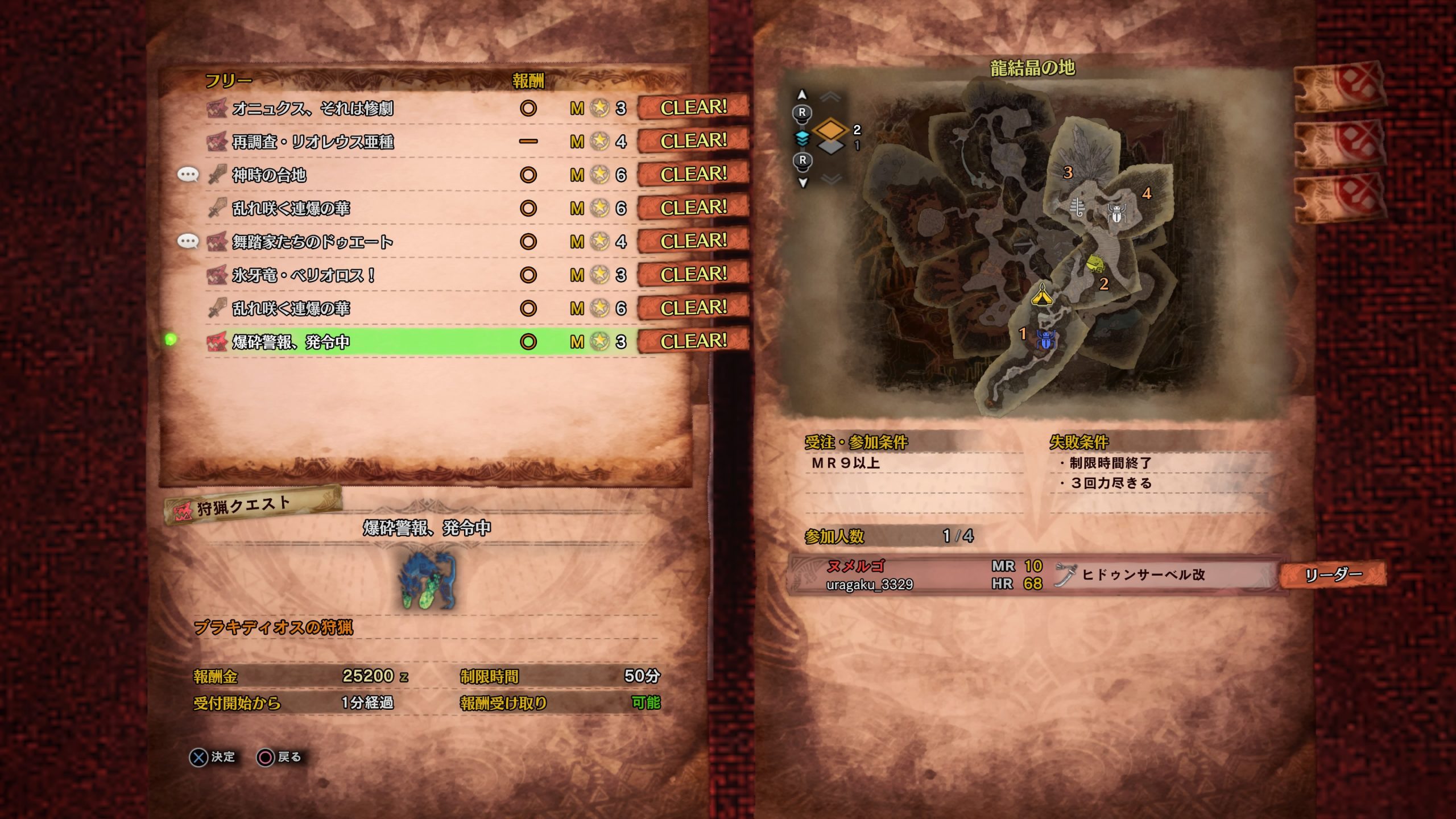Viewport: 1456px width, 819px height.
Task: Select the quest オニュクス、それは惨劇
Action: (313, 108)
